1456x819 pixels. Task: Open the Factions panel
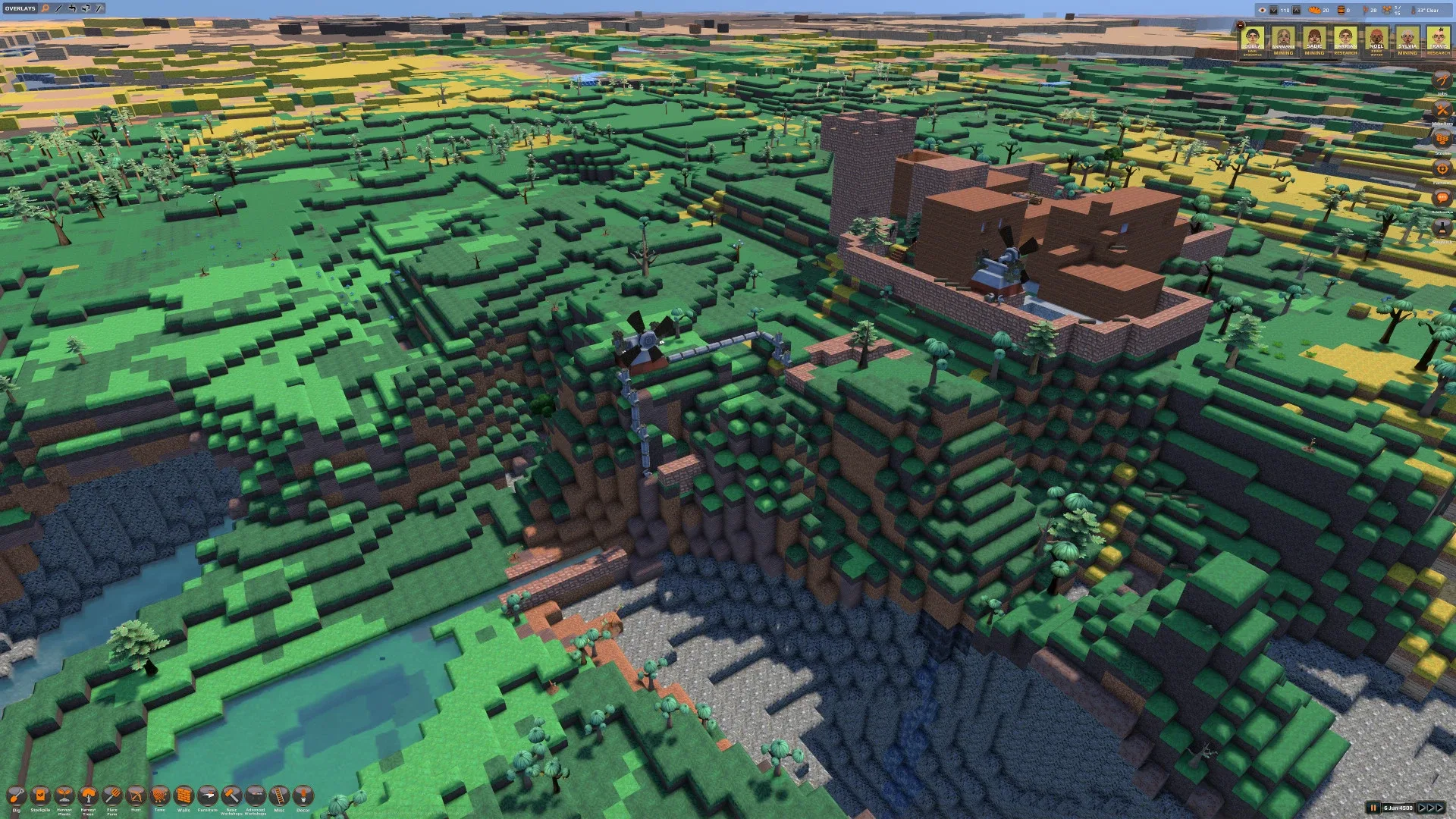1442,168
